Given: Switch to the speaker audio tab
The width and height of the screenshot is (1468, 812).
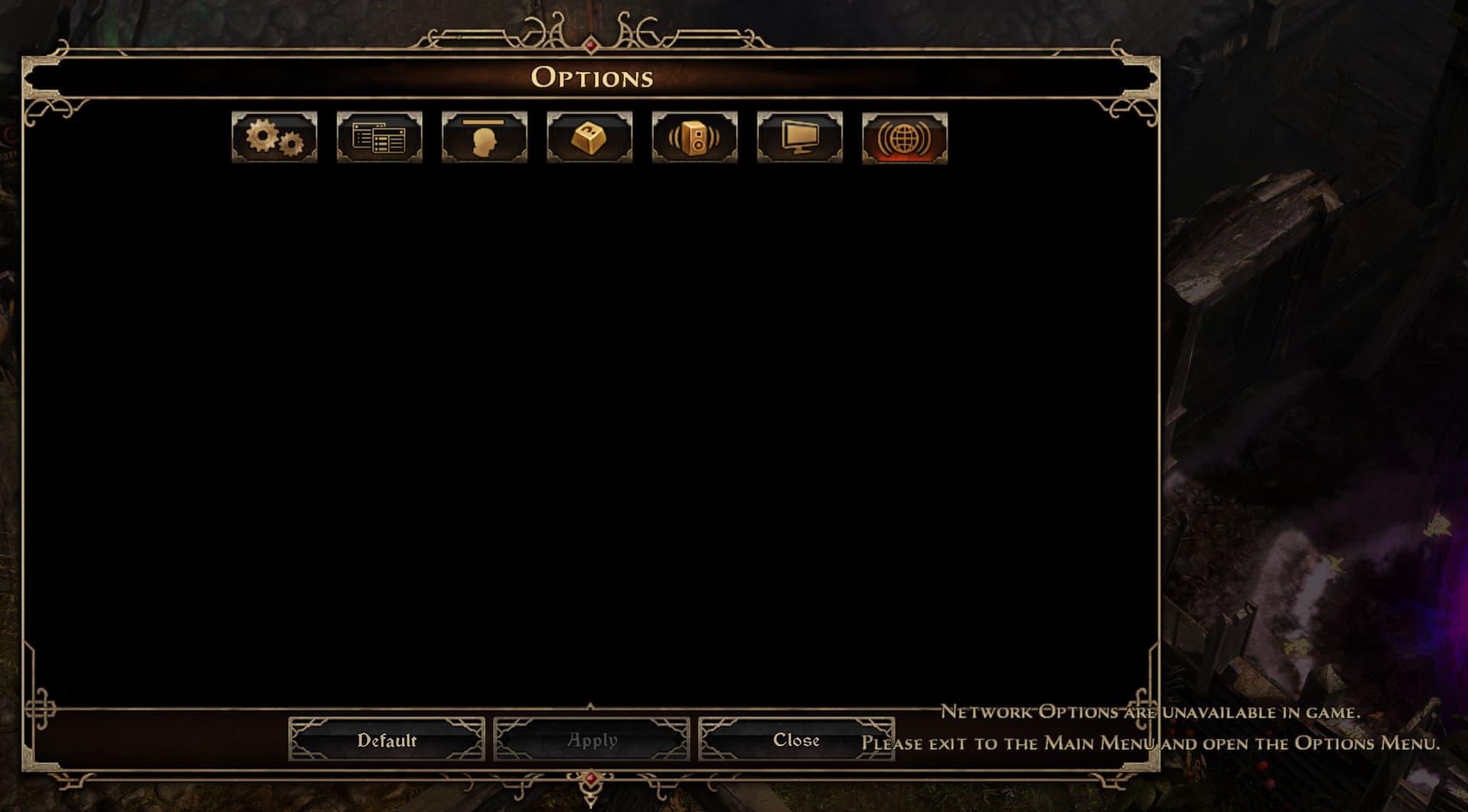Looking at the screenshot, I should click(694, 138).
